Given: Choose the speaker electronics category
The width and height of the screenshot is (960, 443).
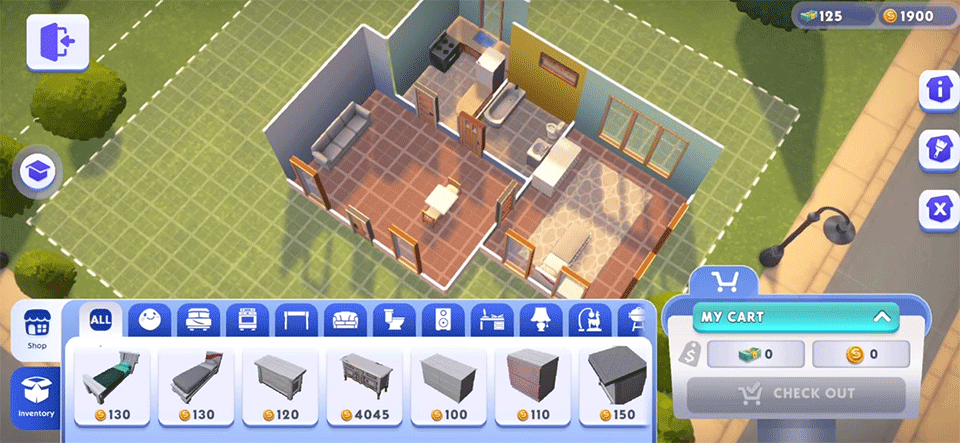Looking at the screenshot, I should coord(442,320).
